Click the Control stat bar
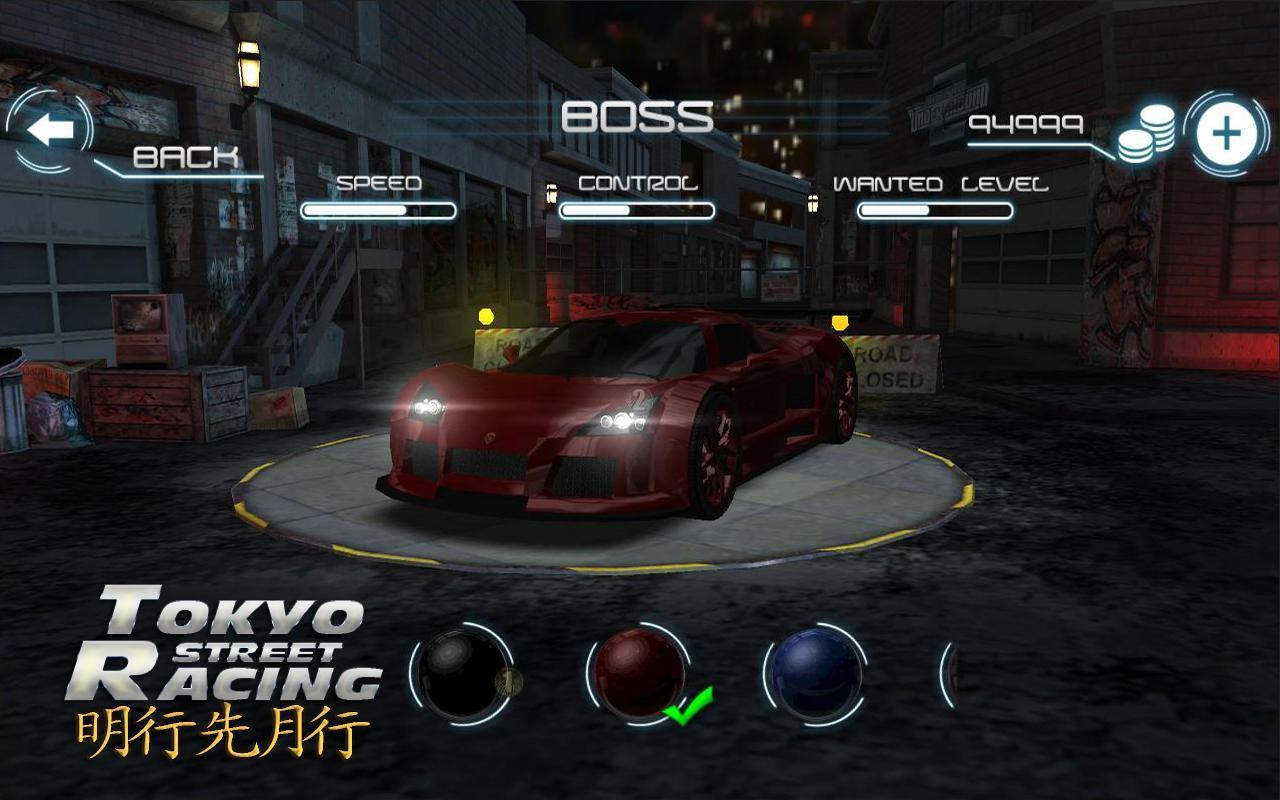Image resolution: width=1280 pixels, height=800 pixels. pos(637,210)
